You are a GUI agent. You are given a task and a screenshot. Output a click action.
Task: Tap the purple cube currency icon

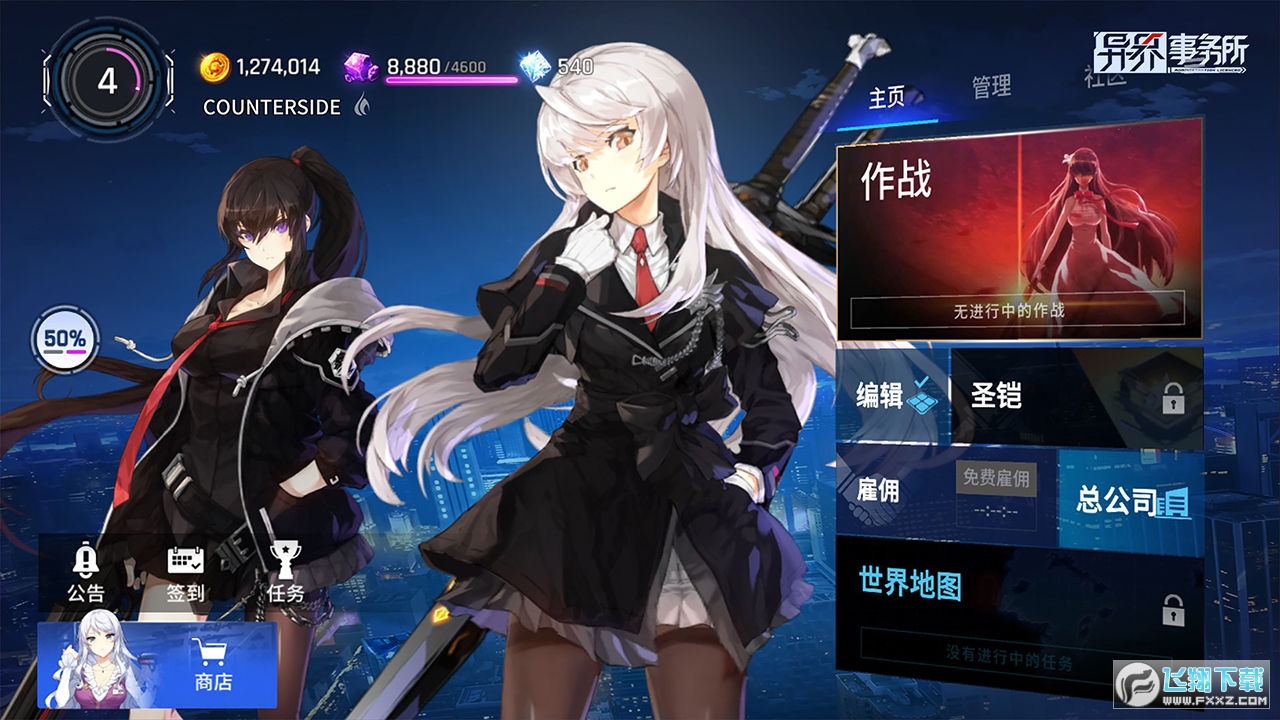[360, 67]
